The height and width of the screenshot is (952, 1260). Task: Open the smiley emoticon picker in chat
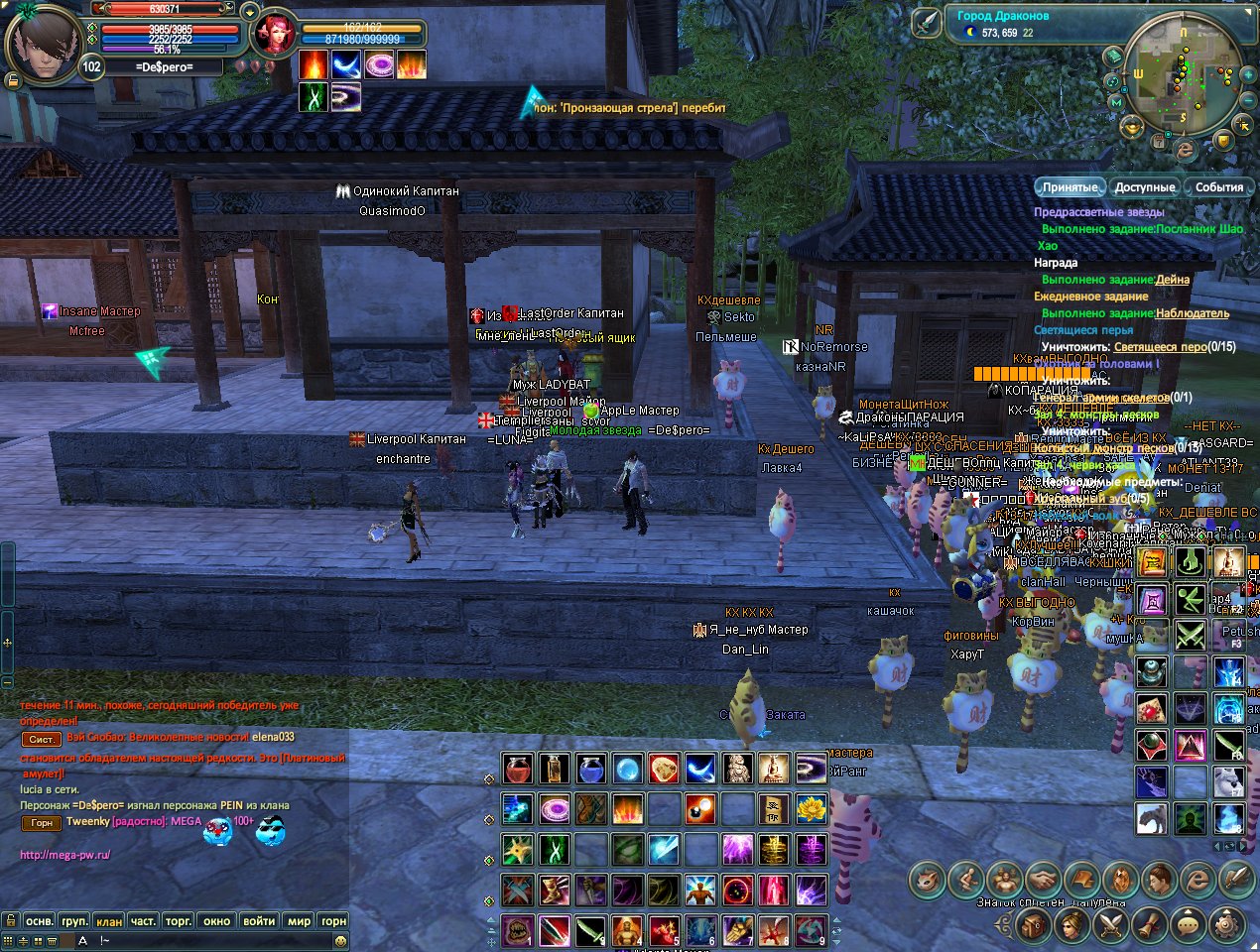tap(340, 940)
